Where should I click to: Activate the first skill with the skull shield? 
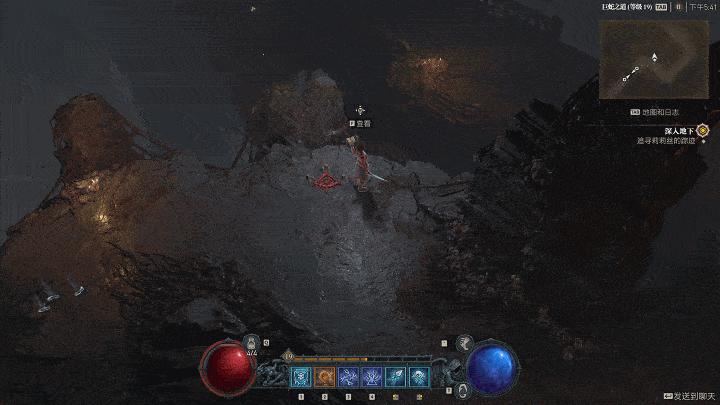click(301, 376)
